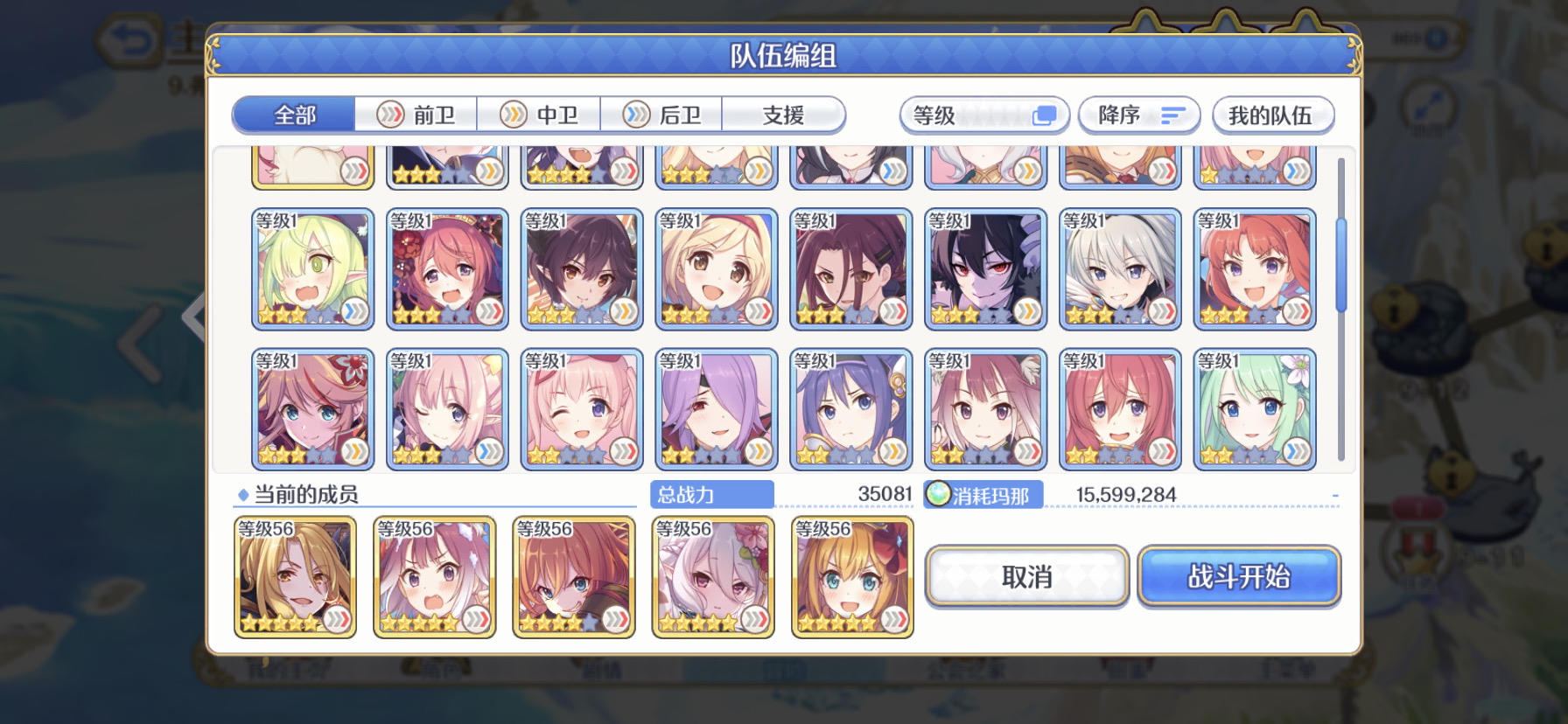Expand details on the last 等级56 team member
1568x724 pixels.
(893, 623)
